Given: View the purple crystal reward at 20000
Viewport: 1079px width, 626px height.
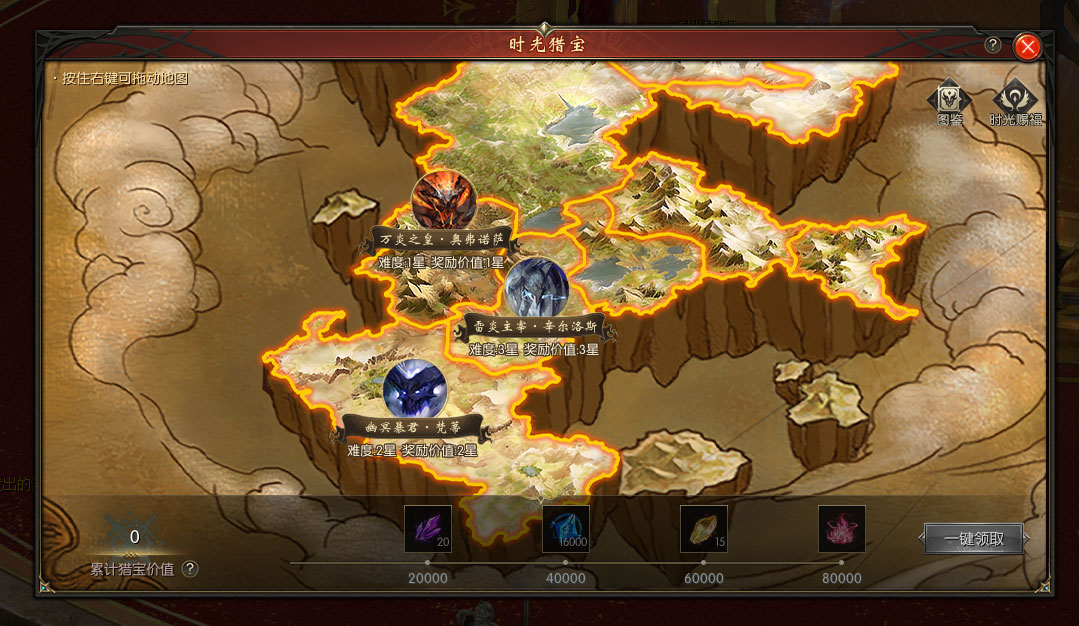Looking at the screenshot, I should point(428,529).
